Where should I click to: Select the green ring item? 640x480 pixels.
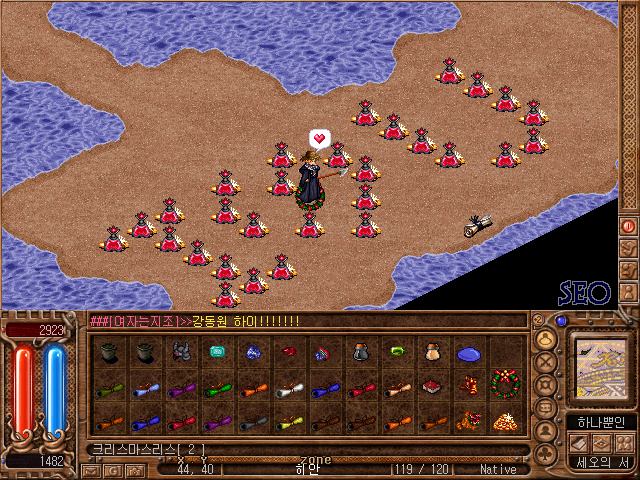(x=397, y=352)
